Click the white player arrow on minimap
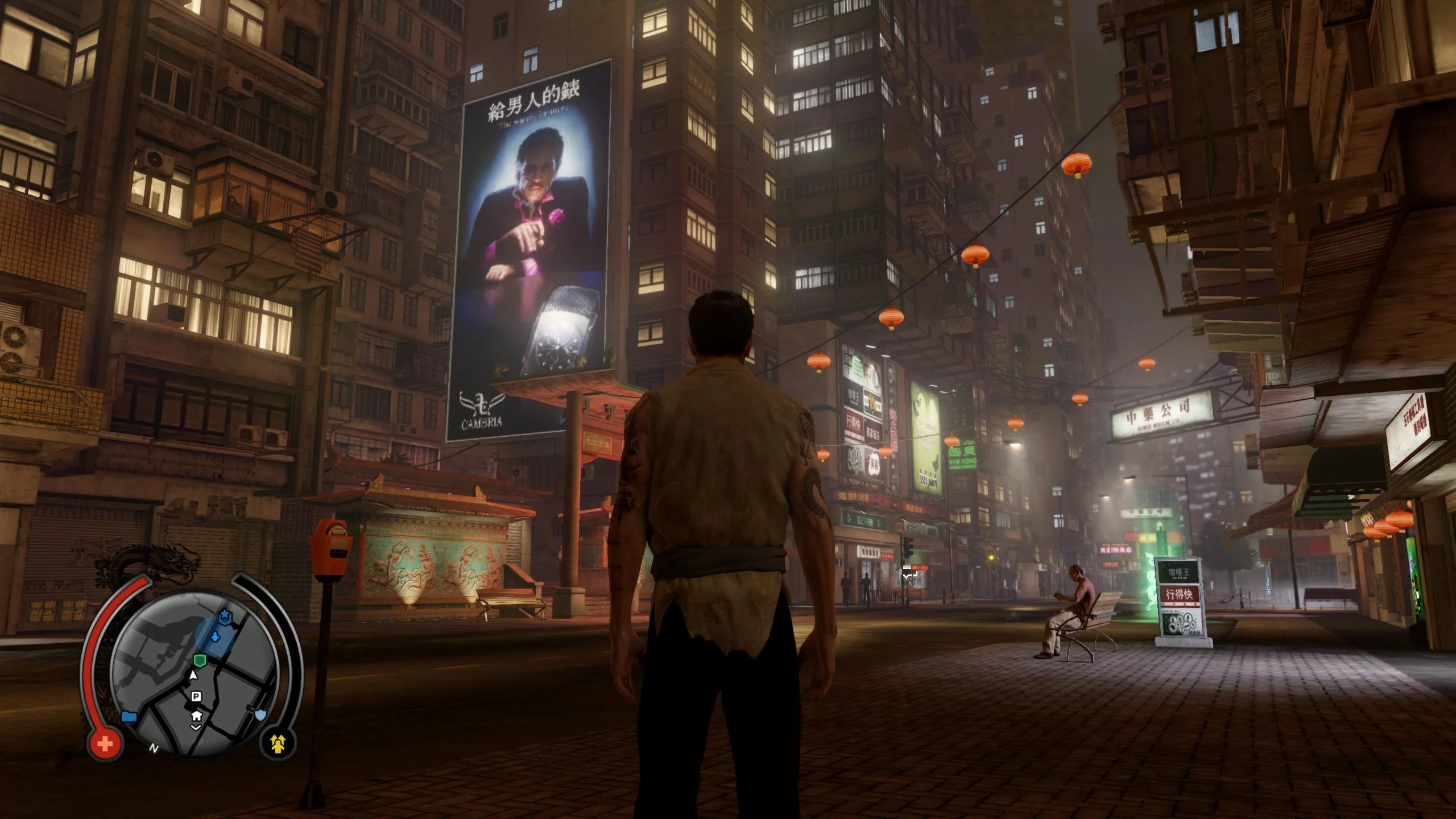This screenshot has width=1456, height=819. pos(193,675)
